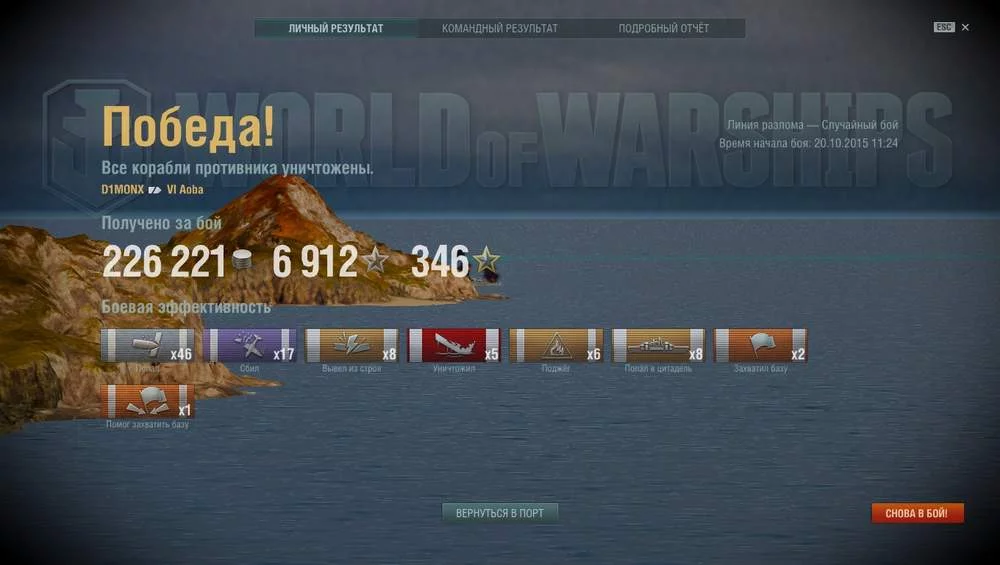Click the Поджёг x6 fire ribbon
The height and width of the screenshot is (565, 1000).
coord(556,345)
